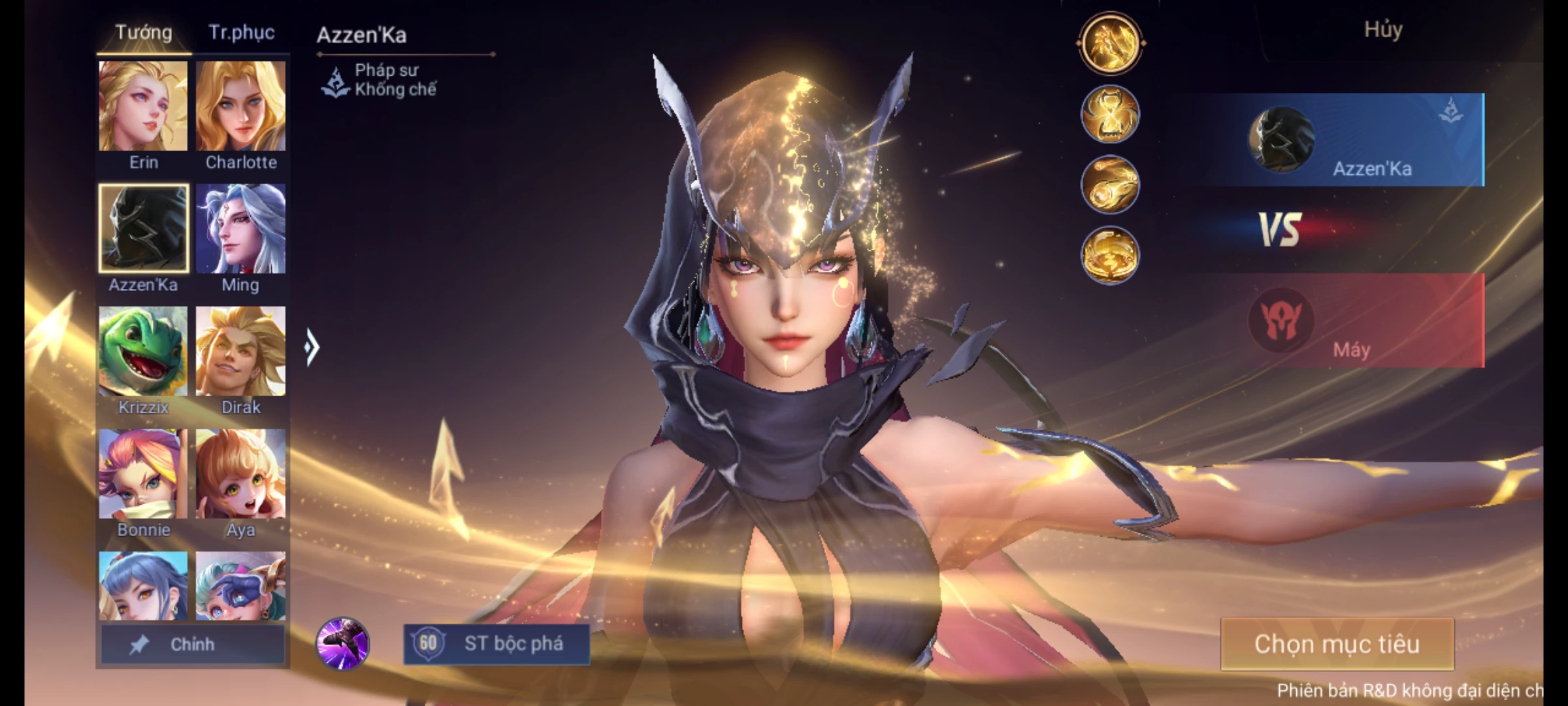
Task: Select the Máy opponent slot
Action: [x=1346, y=321]
